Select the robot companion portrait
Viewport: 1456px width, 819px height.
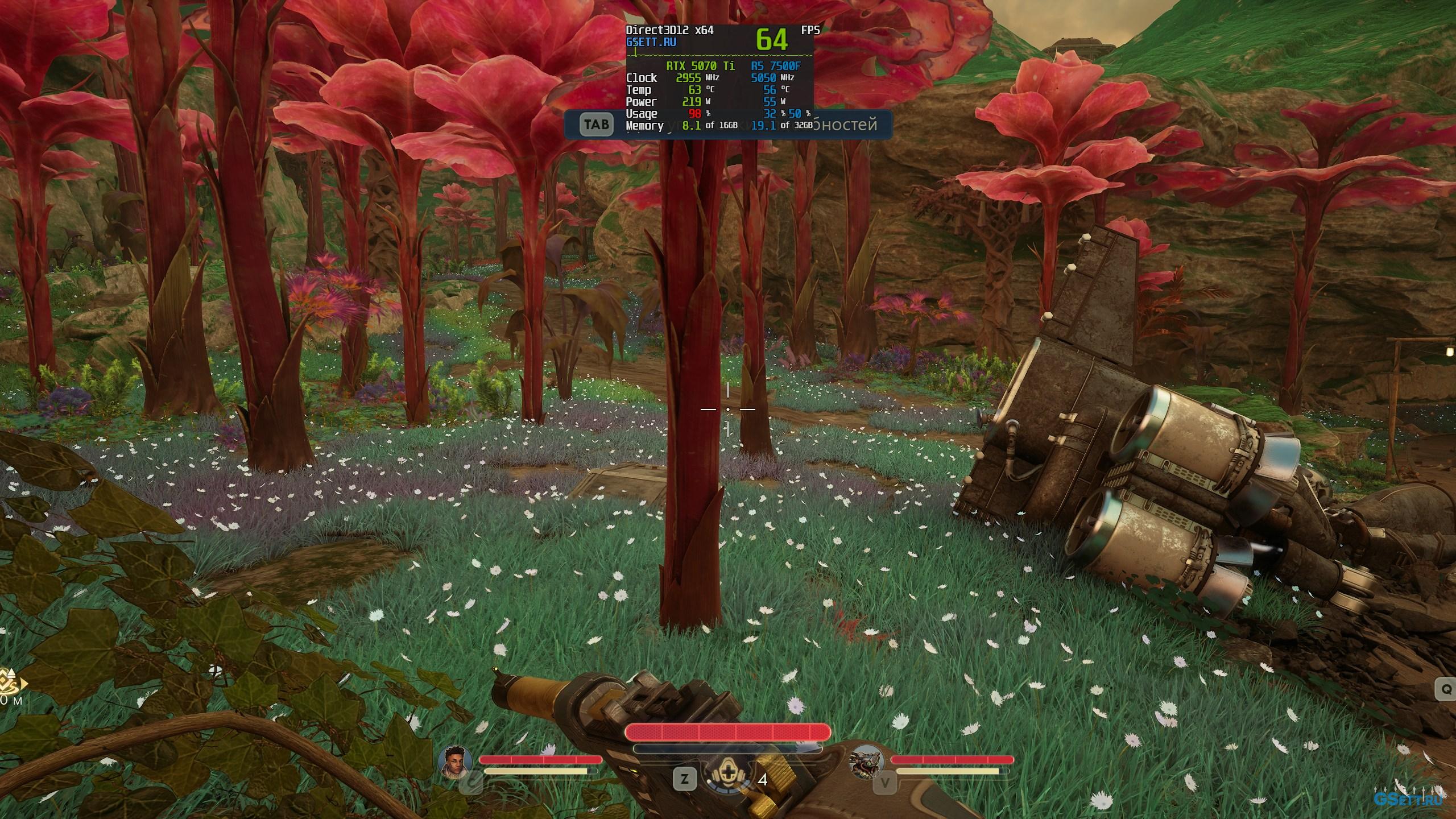pos(866,762)
